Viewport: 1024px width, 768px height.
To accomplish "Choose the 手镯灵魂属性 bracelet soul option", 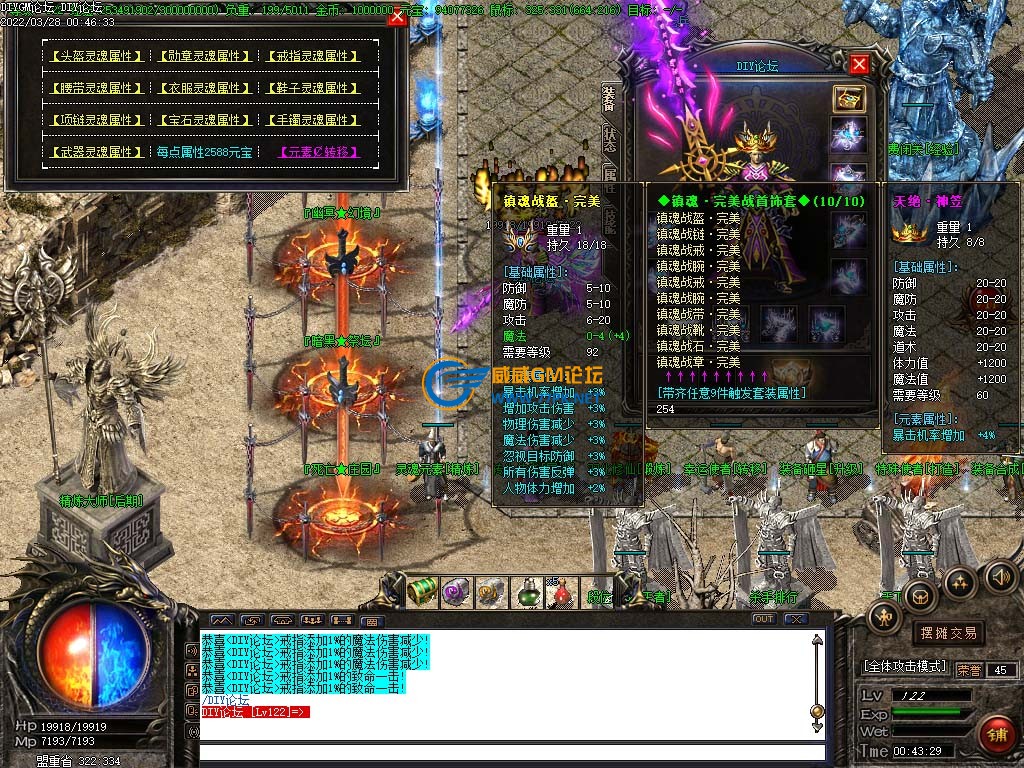I will (313, 120).
